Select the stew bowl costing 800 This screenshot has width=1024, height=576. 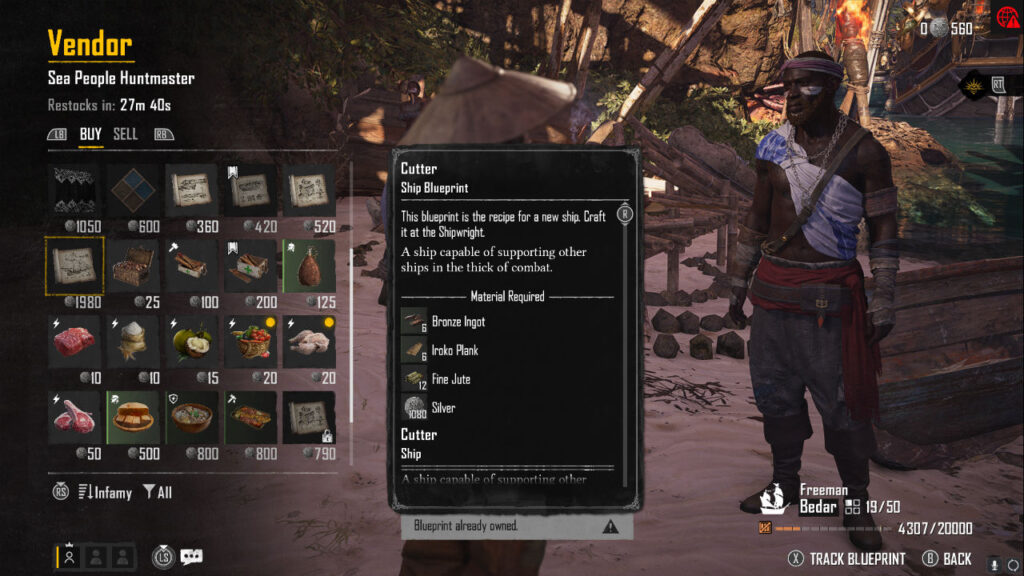point(191,418)
